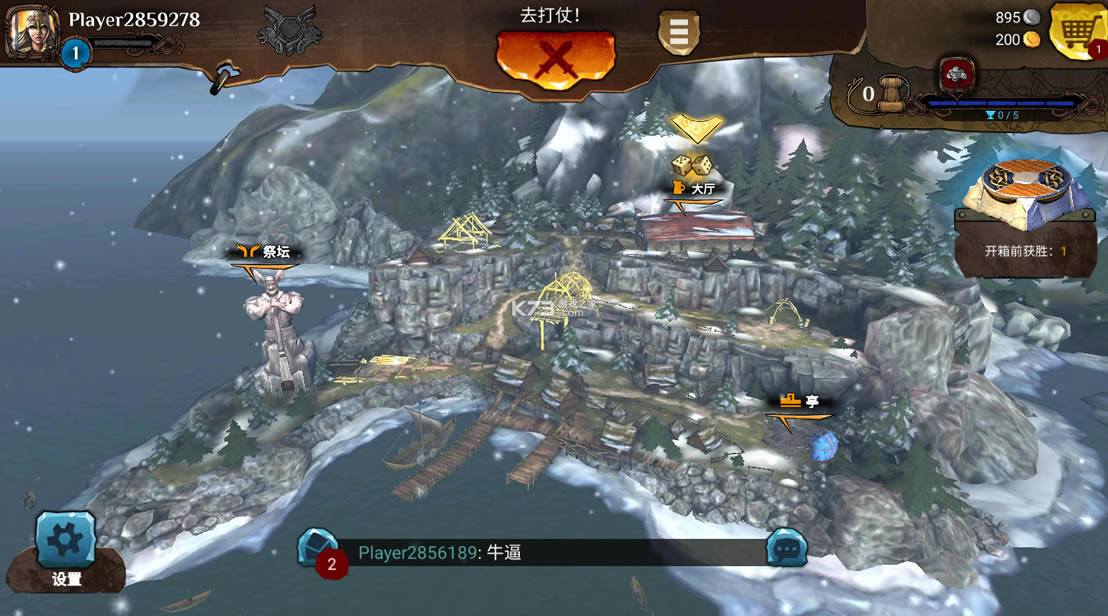The height and width of the screenshot is (616, 1108).
Task: Start battle with the crossed swords button
Action: [x=555, y=58]
